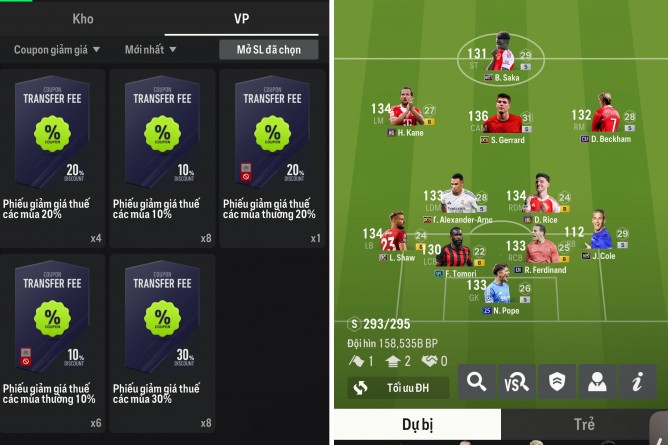This screenshot has width=668, height=445.
Task: Open the magnifying glass search button
Action: 476,382
